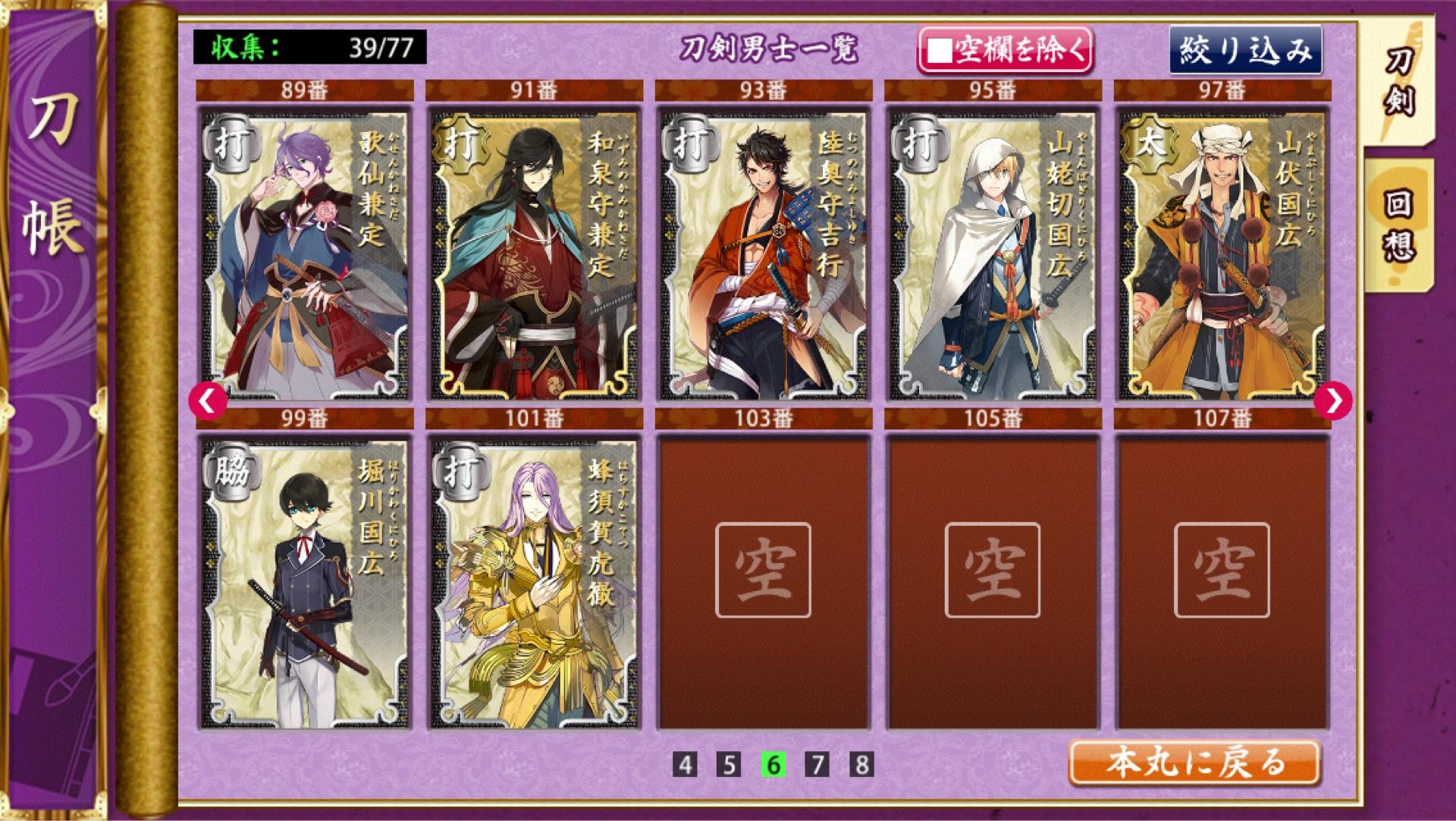The image size is (1456, 821).
Task: Go to page 5
Action: pyautogui.click(x=729, y=764)
